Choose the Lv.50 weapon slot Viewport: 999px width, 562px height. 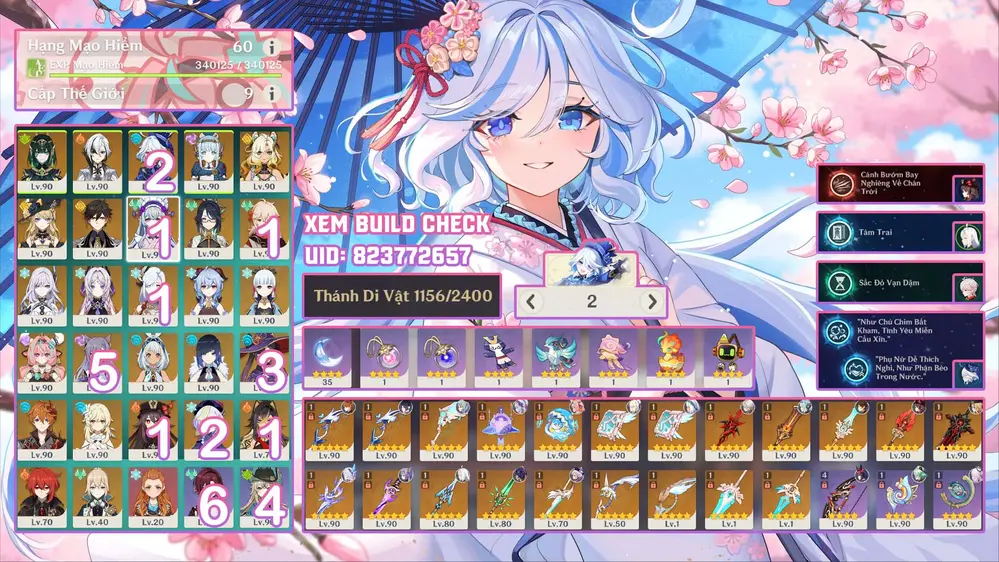tap(613, 494)
